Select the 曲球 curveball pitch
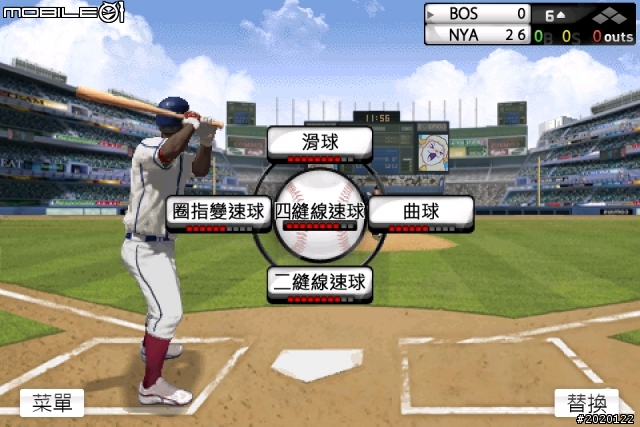The width and height of the screenshot is (640, 427). (421, 213)
